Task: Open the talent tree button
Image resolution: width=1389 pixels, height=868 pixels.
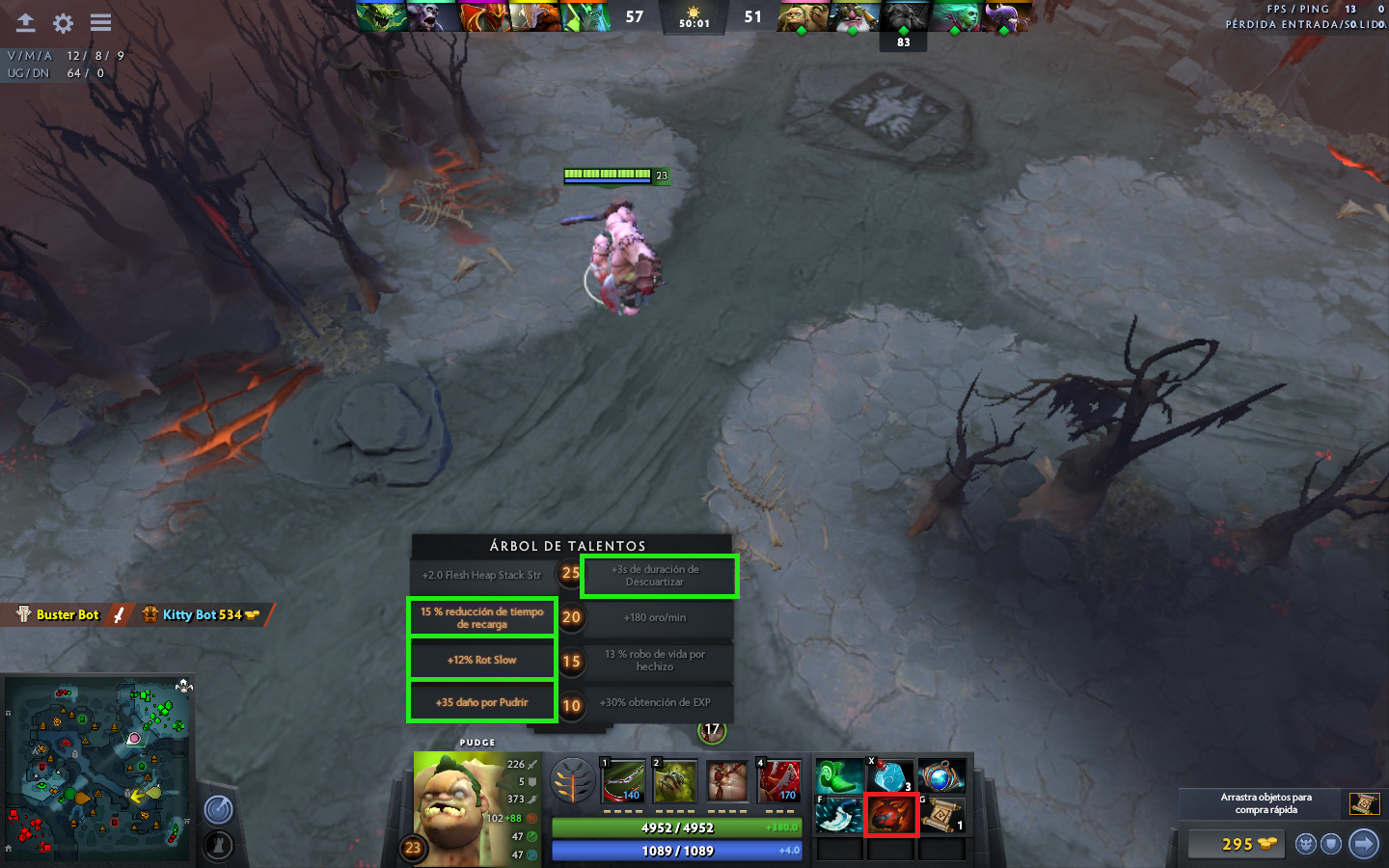Action: point(572,780)
